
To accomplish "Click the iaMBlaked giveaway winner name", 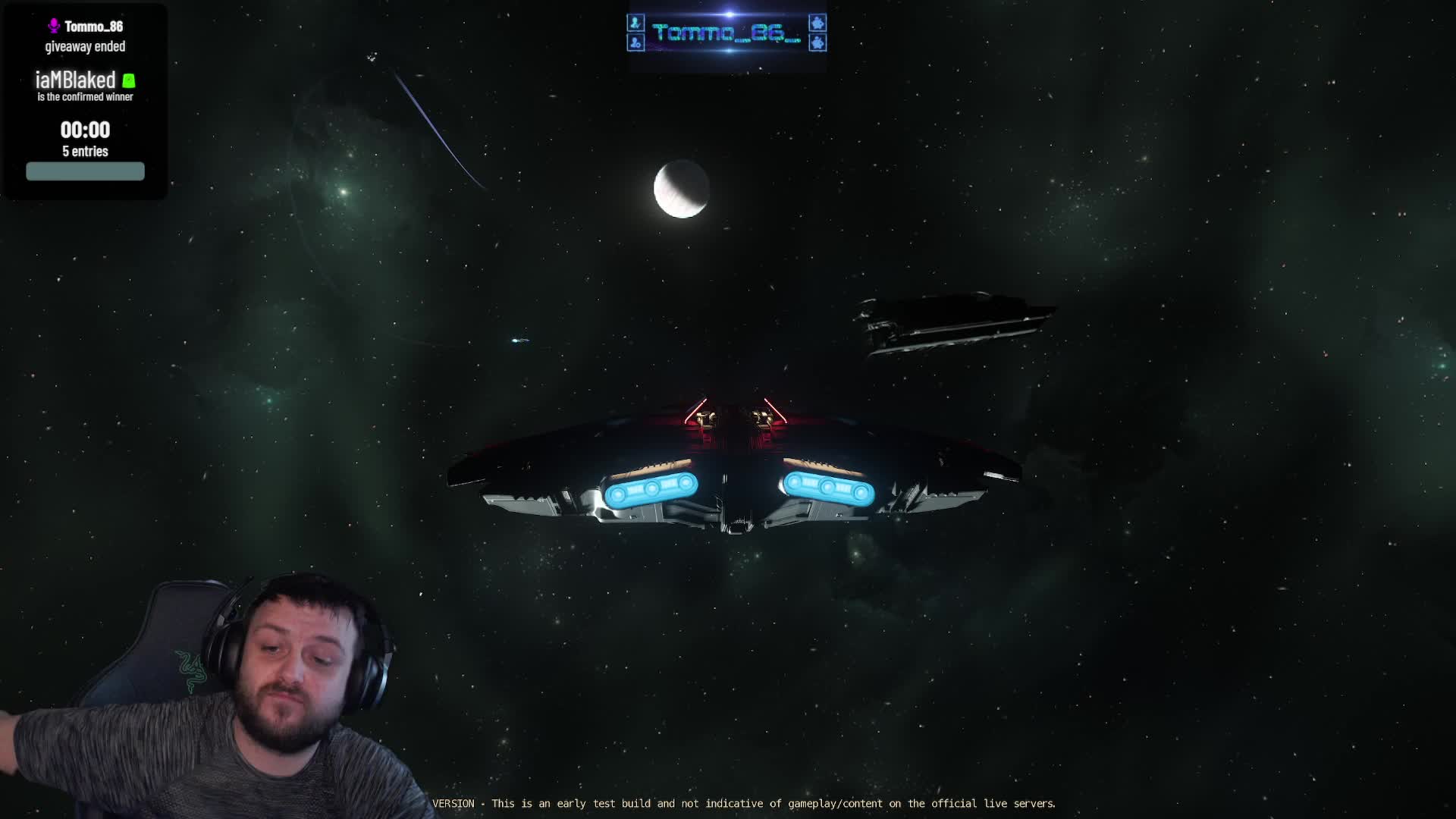I will pyautogui.click(x=76, y=80).
